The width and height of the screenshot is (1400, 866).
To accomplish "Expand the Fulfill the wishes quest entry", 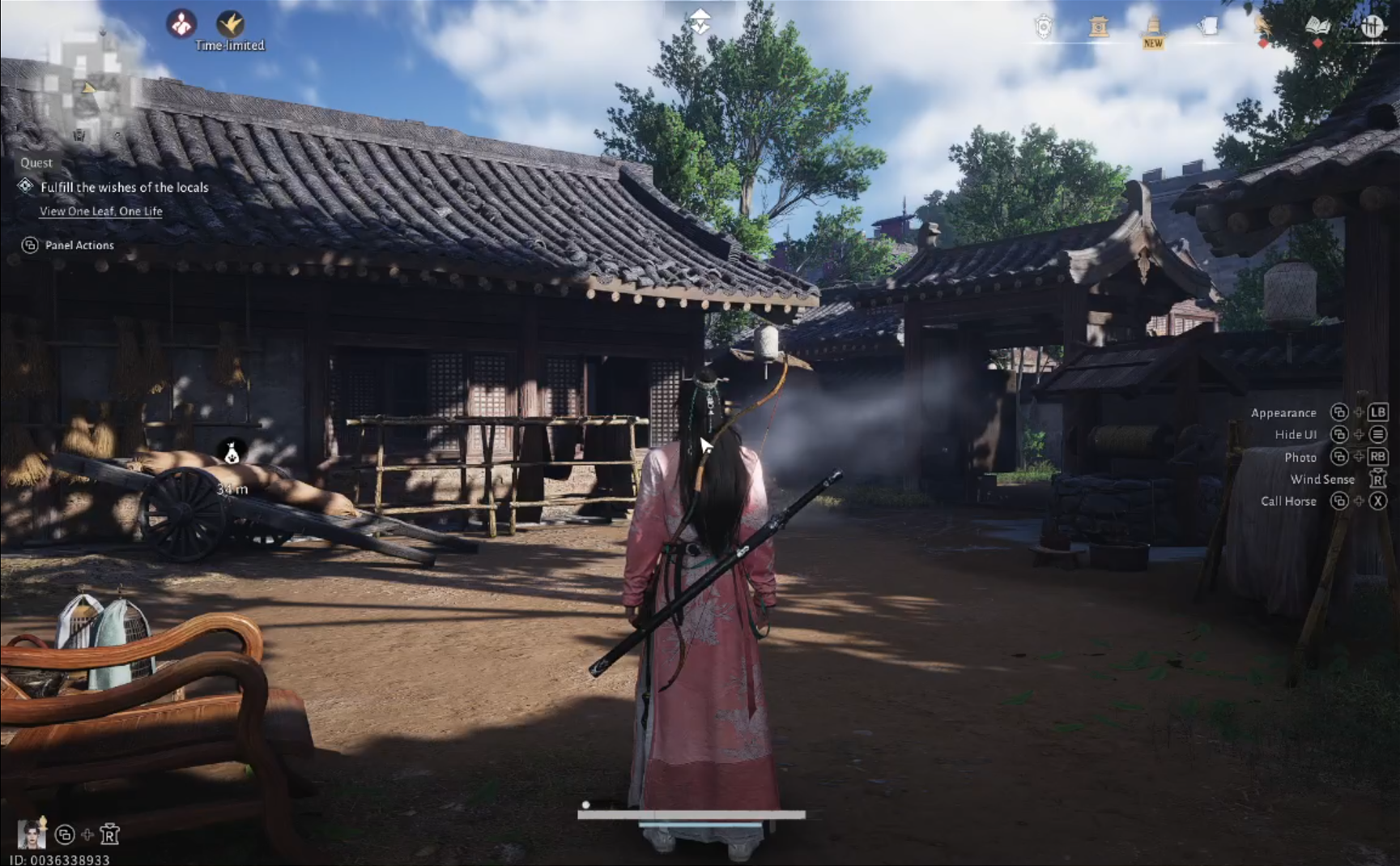I will pos(123,187).
